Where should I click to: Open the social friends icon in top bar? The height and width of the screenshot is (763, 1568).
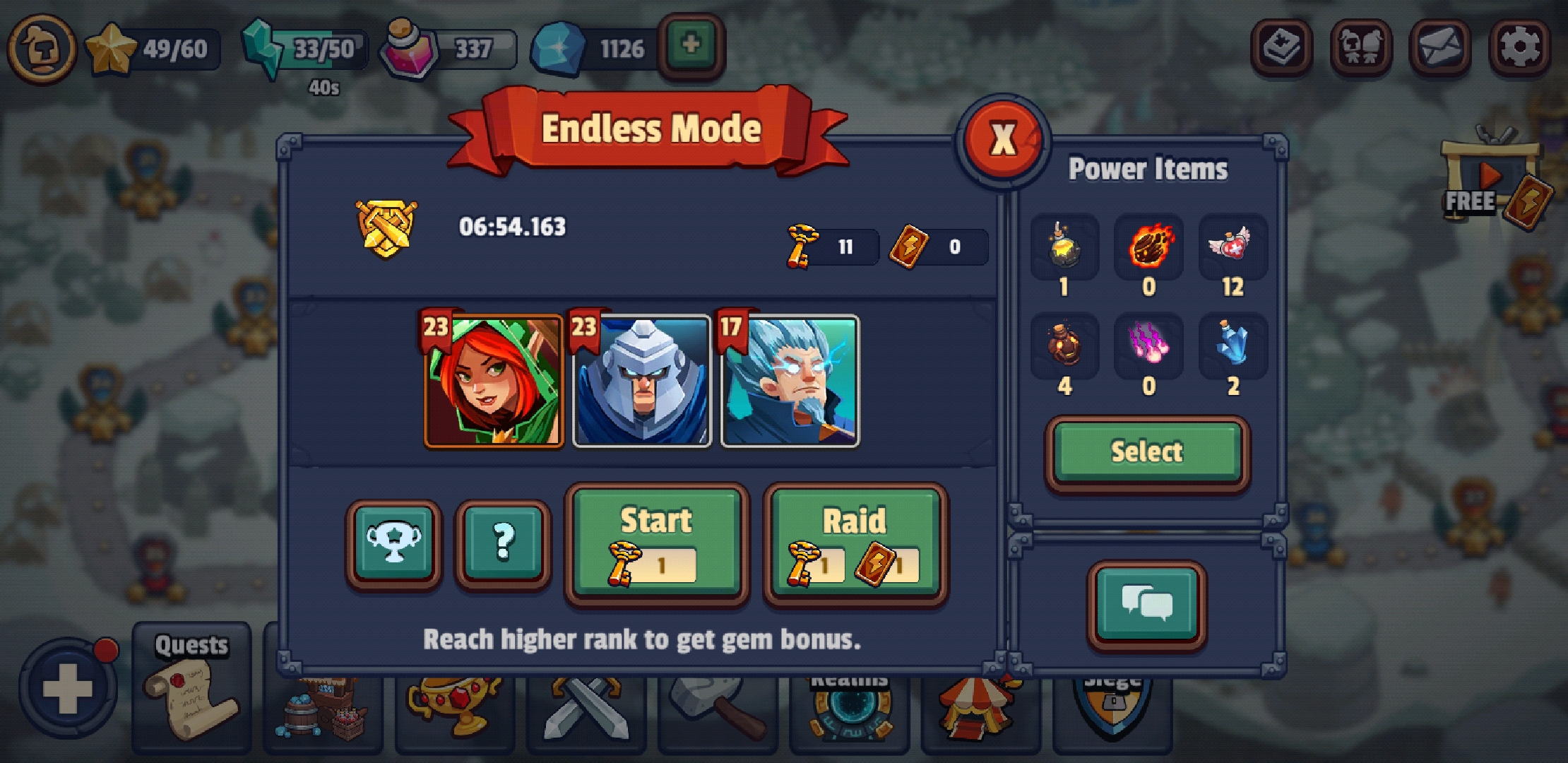tap(1362, 48)
